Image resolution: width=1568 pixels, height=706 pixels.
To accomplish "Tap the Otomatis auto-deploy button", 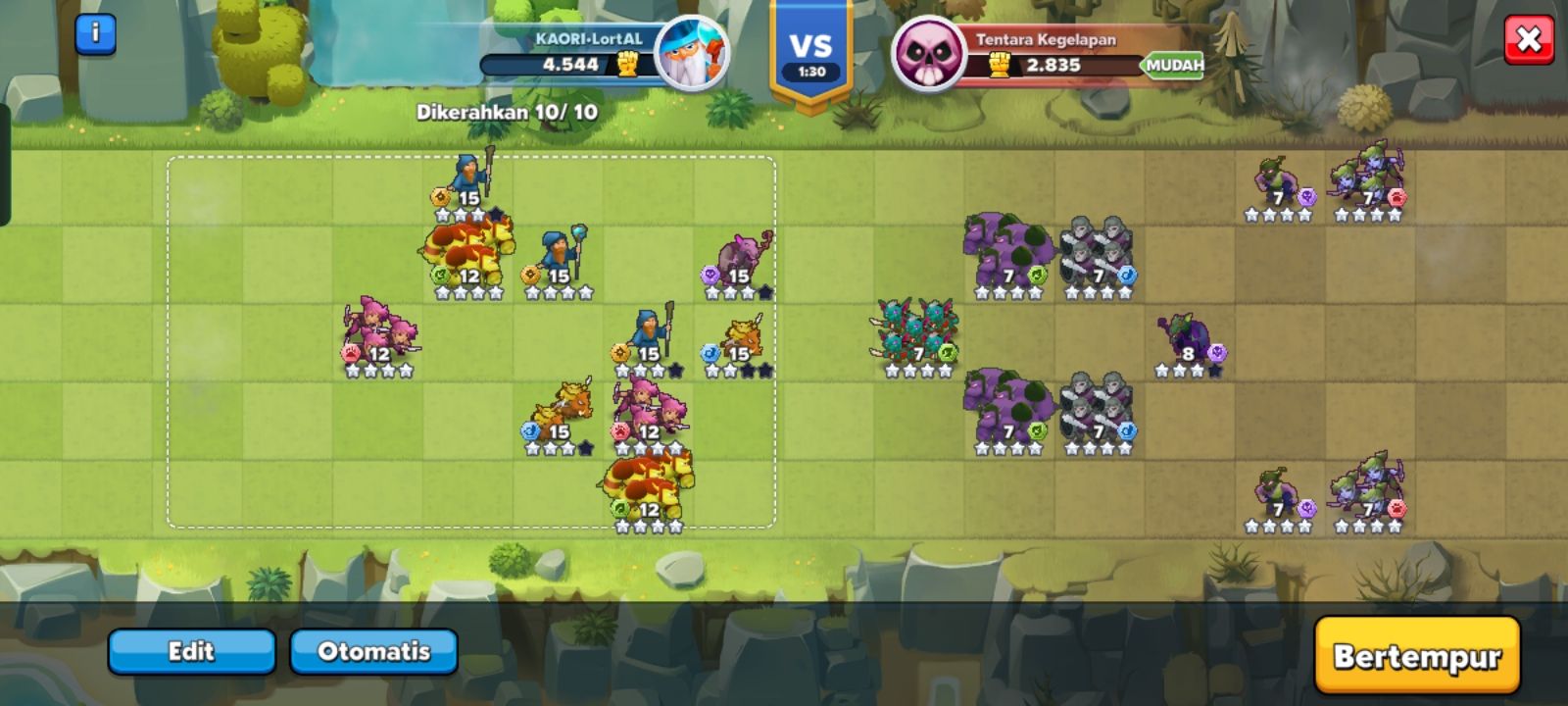I will pos(373,651).
